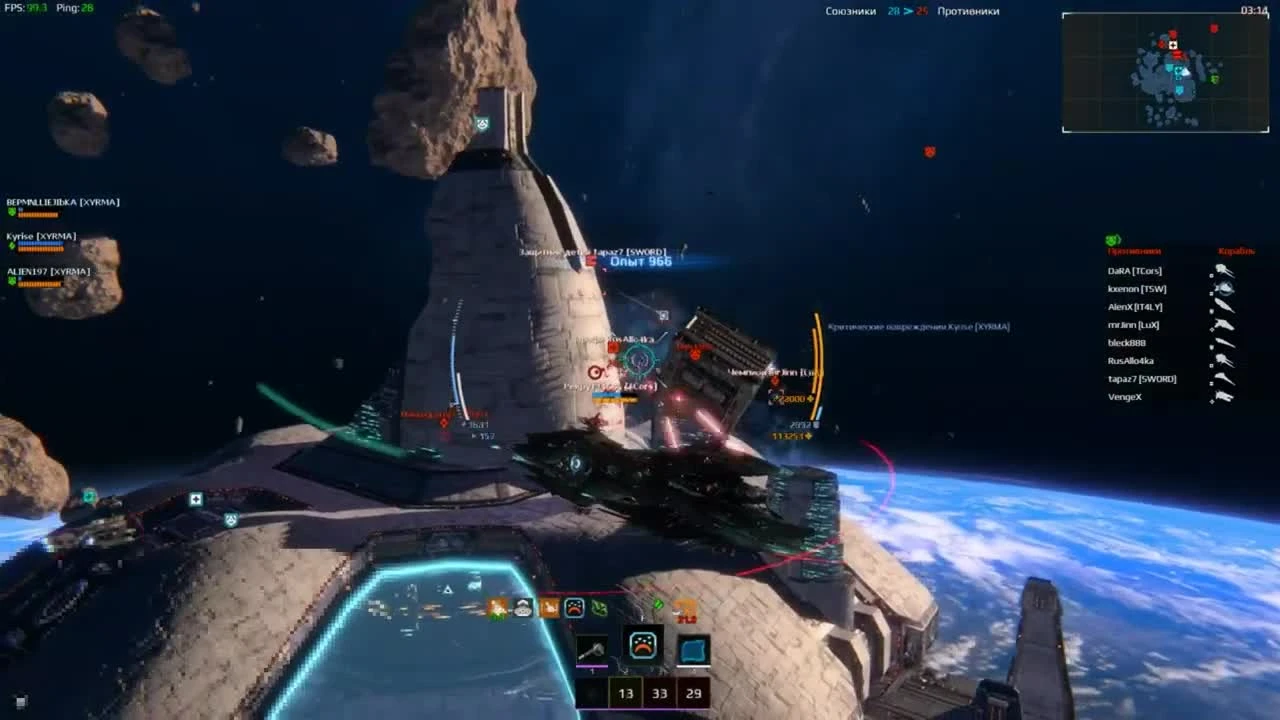Toggle the green arrow indicator above the hotbar
This screenshot has width=1280, height=720.
[659, 606]
